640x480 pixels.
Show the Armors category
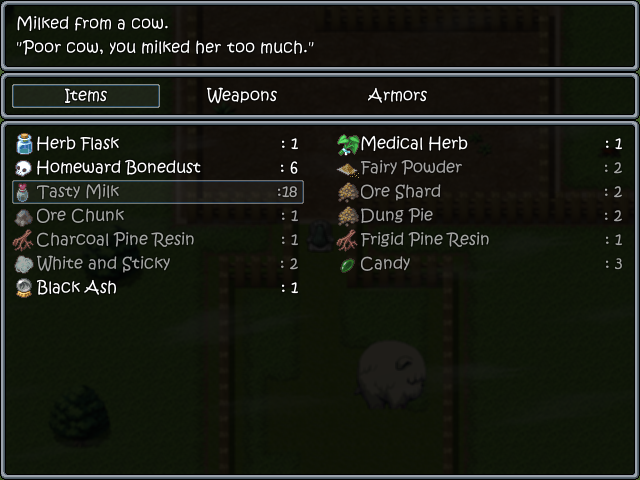coord(397,96)
